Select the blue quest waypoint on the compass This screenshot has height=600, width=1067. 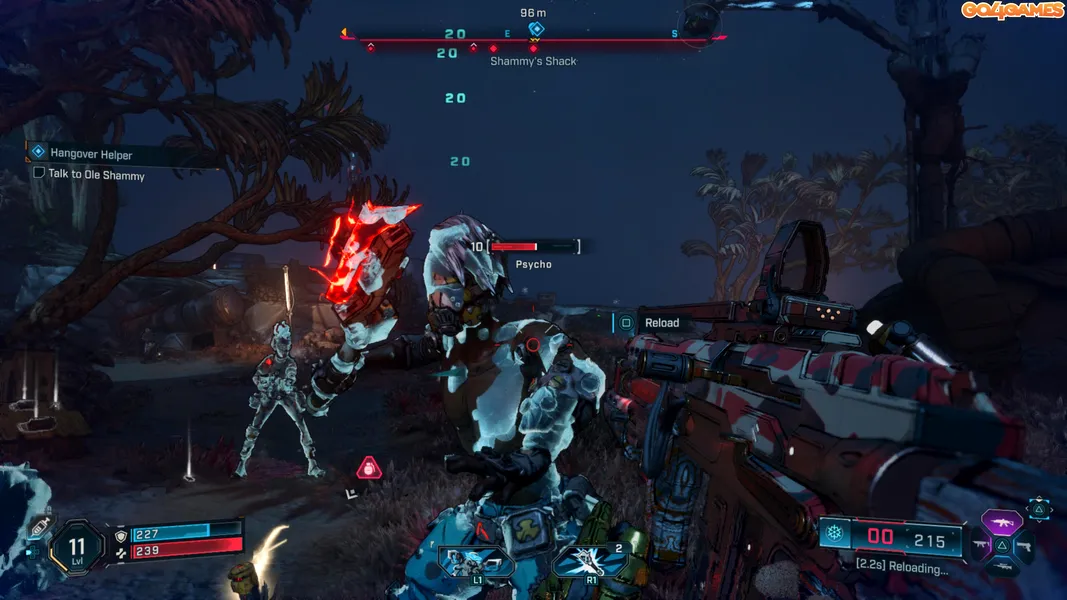click(x=536, y=29)
